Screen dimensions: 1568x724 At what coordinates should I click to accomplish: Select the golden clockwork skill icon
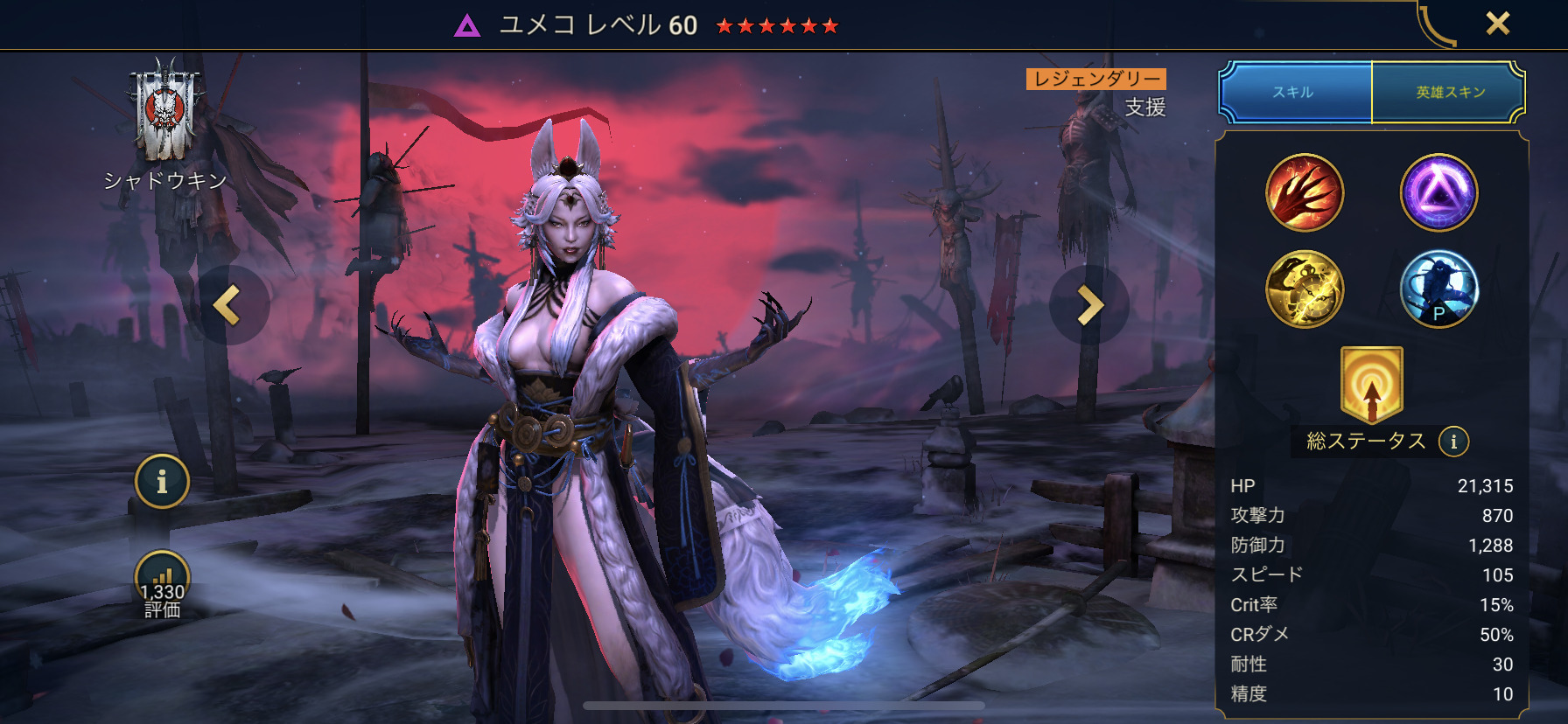click(x=1305, y=289)
